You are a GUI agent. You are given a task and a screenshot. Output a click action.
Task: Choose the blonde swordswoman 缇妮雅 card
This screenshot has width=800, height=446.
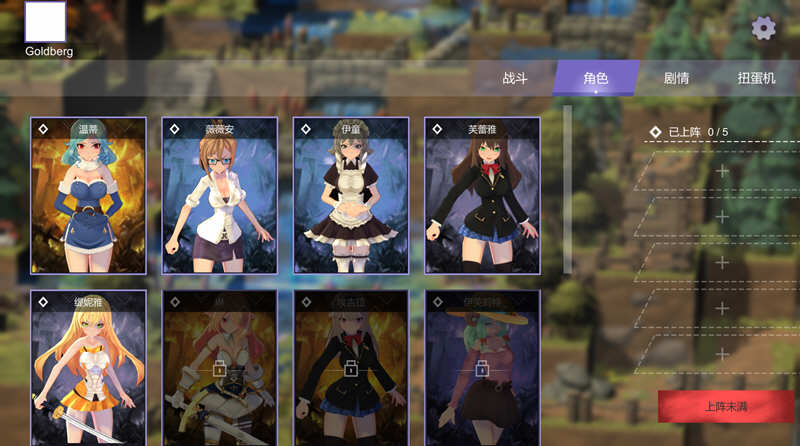(x=88, y=368)
